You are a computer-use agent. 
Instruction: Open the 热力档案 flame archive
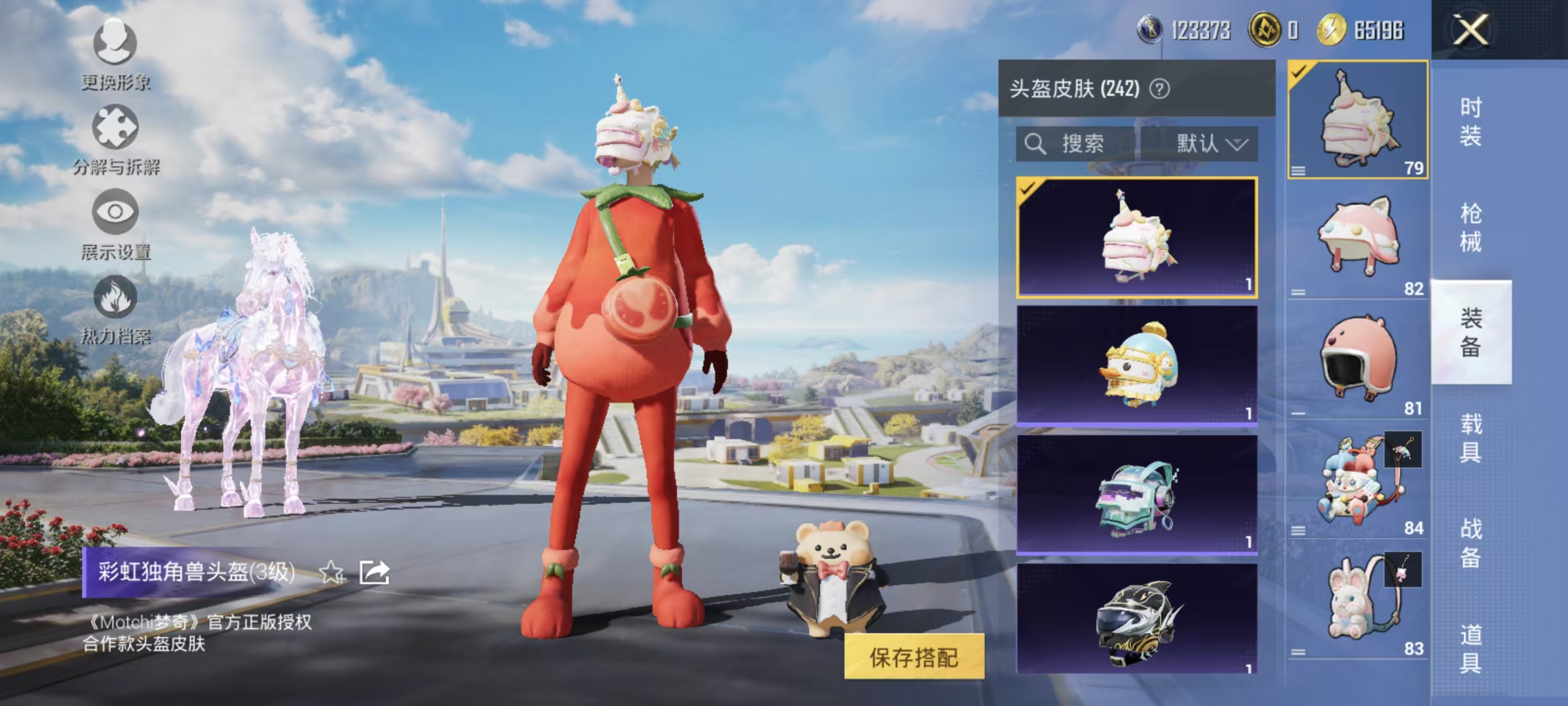click(x=115, y=308)
